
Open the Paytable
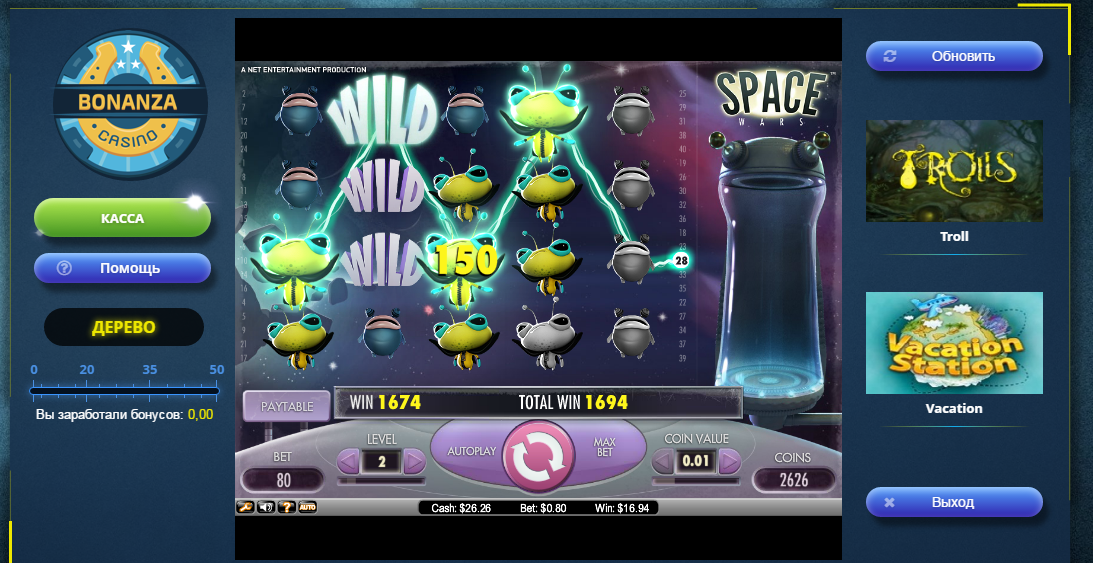pos(286,406)
